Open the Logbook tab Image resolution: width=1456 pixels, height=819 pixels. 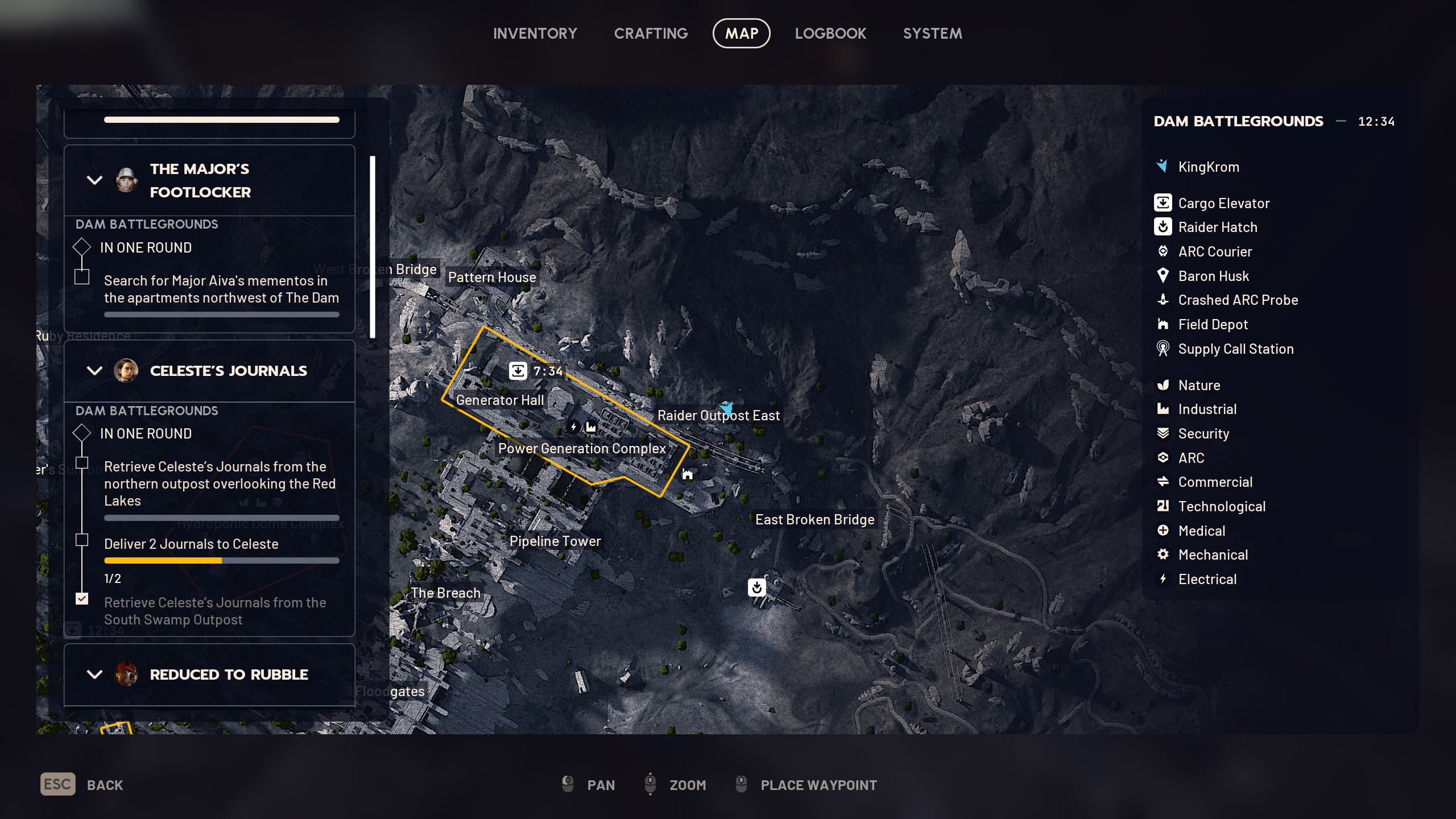click(830, 33)
